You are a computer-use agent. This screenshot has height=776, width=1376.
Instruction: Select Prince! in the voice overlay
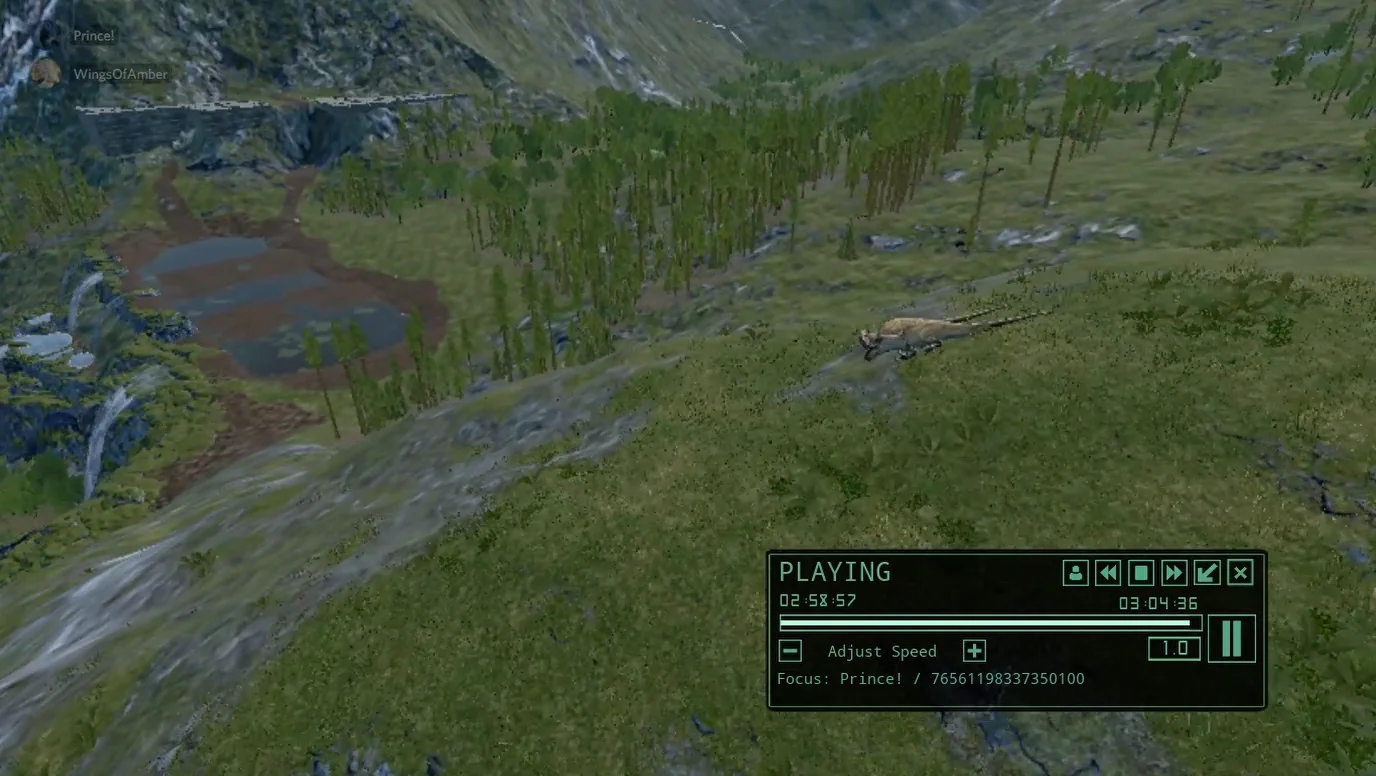tap(94, 36)
